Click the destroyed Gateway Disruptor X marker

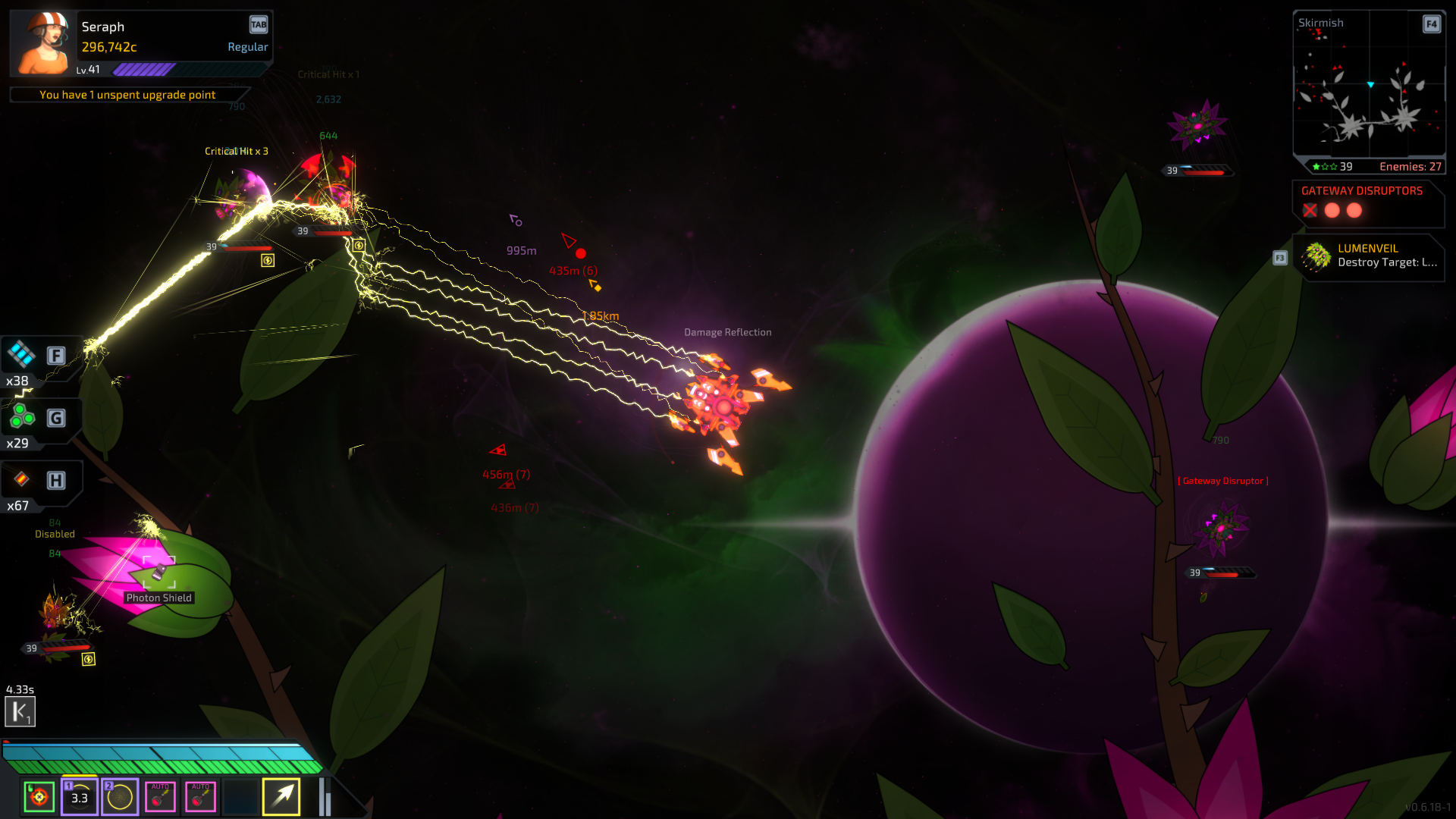[1311, 211]
